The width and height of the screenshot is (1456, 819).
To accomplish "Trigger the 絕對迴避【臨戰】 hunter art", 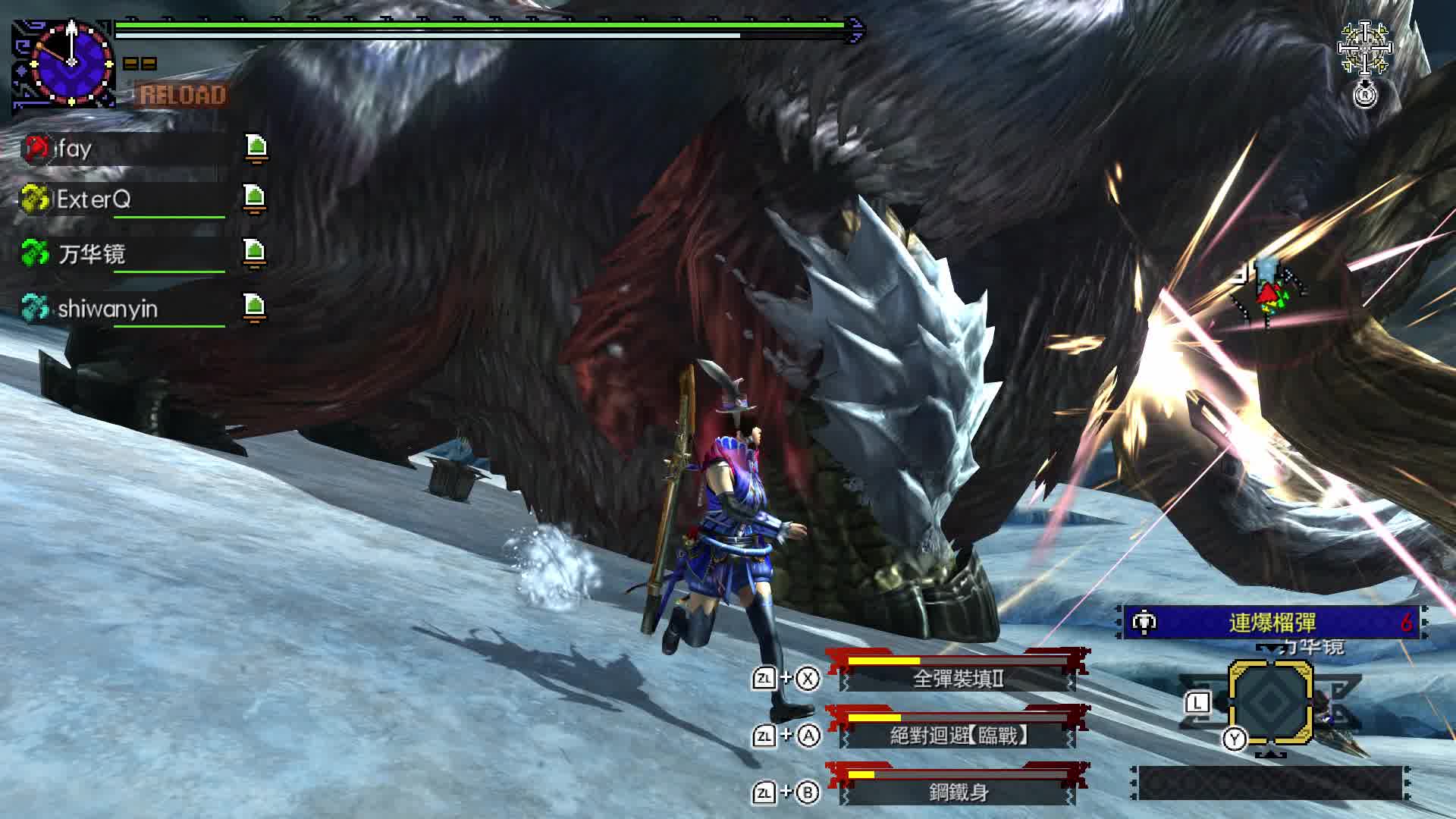I will tap(958, 734).
